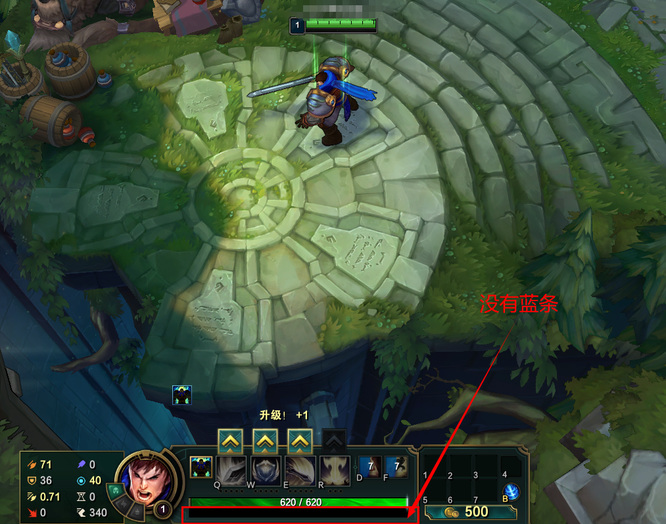
Task: Use the F summoner spell
Action: click(x=396, y=466)
